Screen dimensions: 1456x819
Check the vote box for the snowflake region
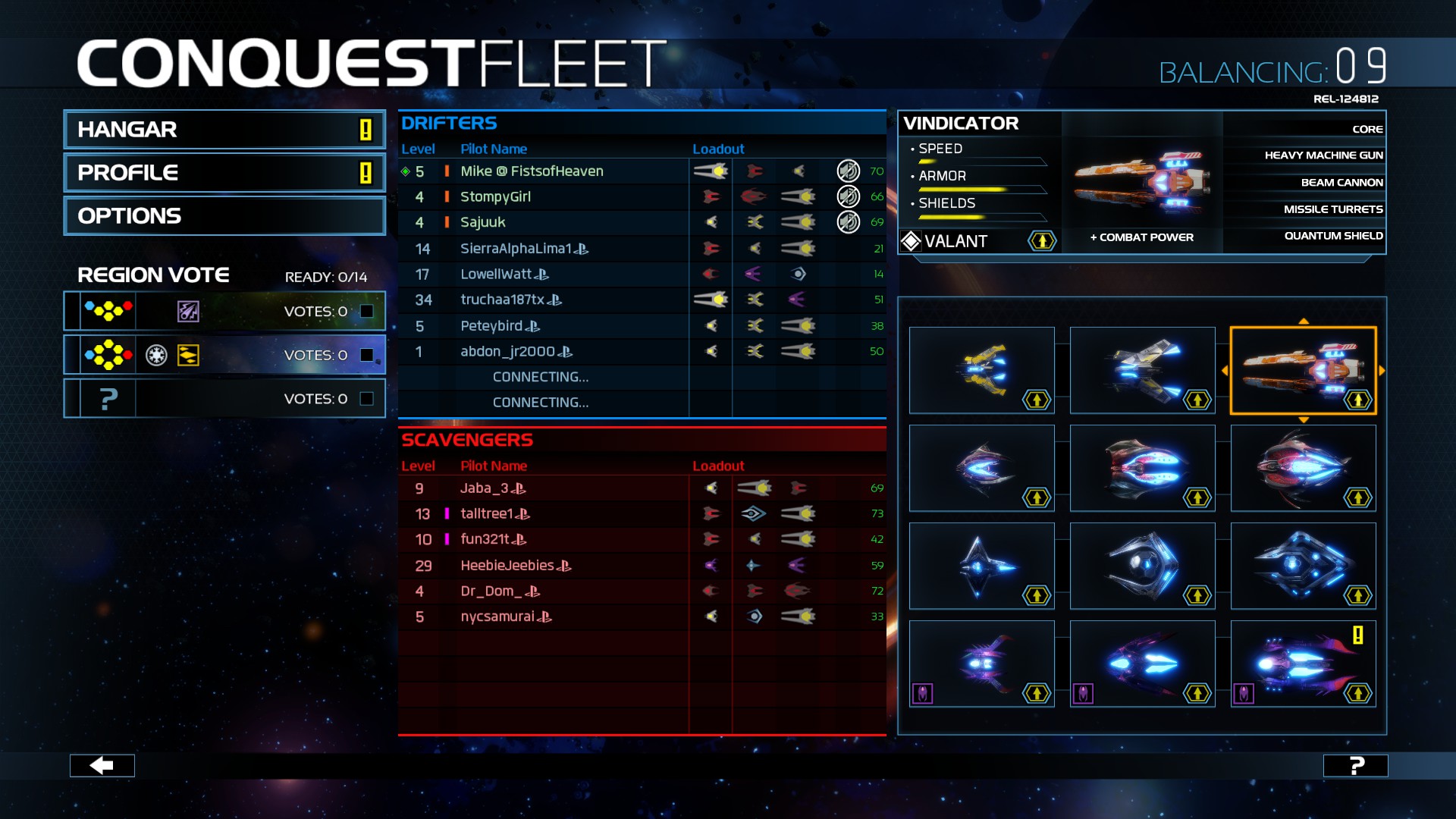[367, 353]
